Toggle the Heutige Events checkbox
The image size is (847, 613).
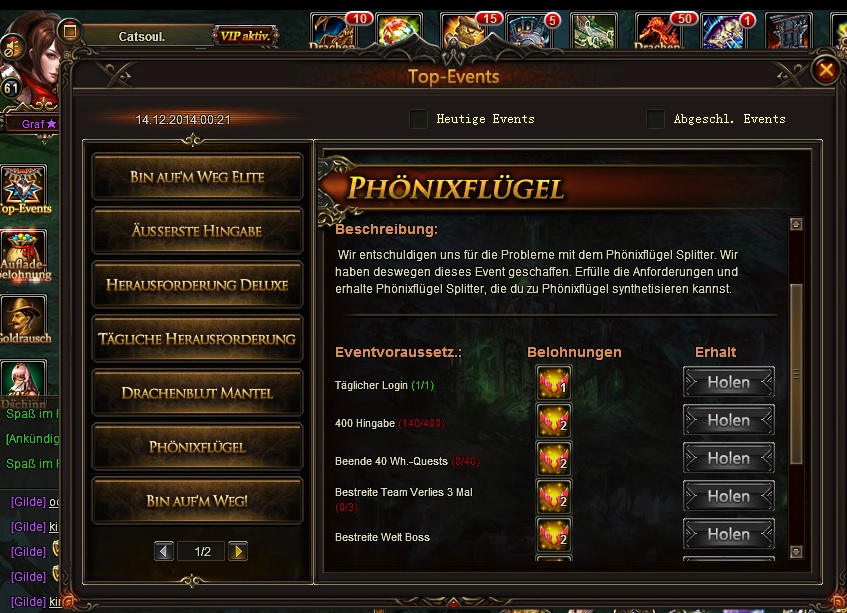click(418, 119)
